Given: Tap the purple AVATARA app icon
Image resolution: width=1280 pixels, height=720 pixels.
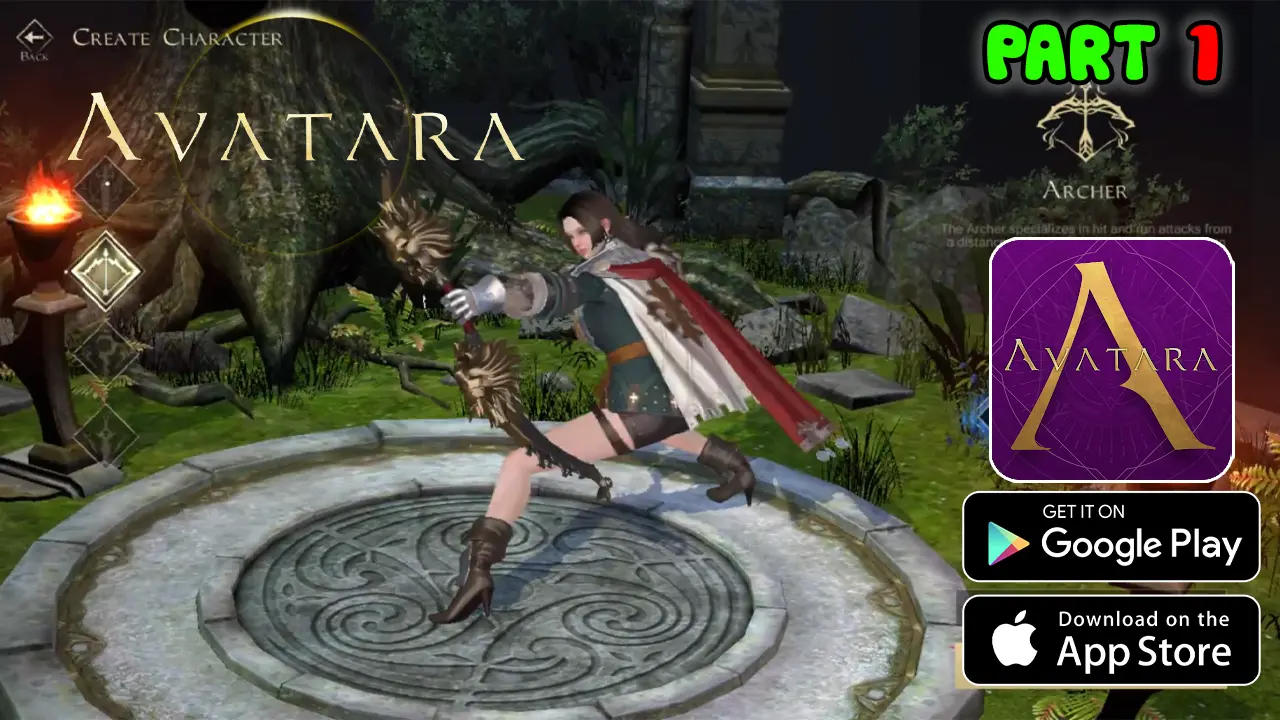Looking at the screenshot, I should pos(1110,360).
